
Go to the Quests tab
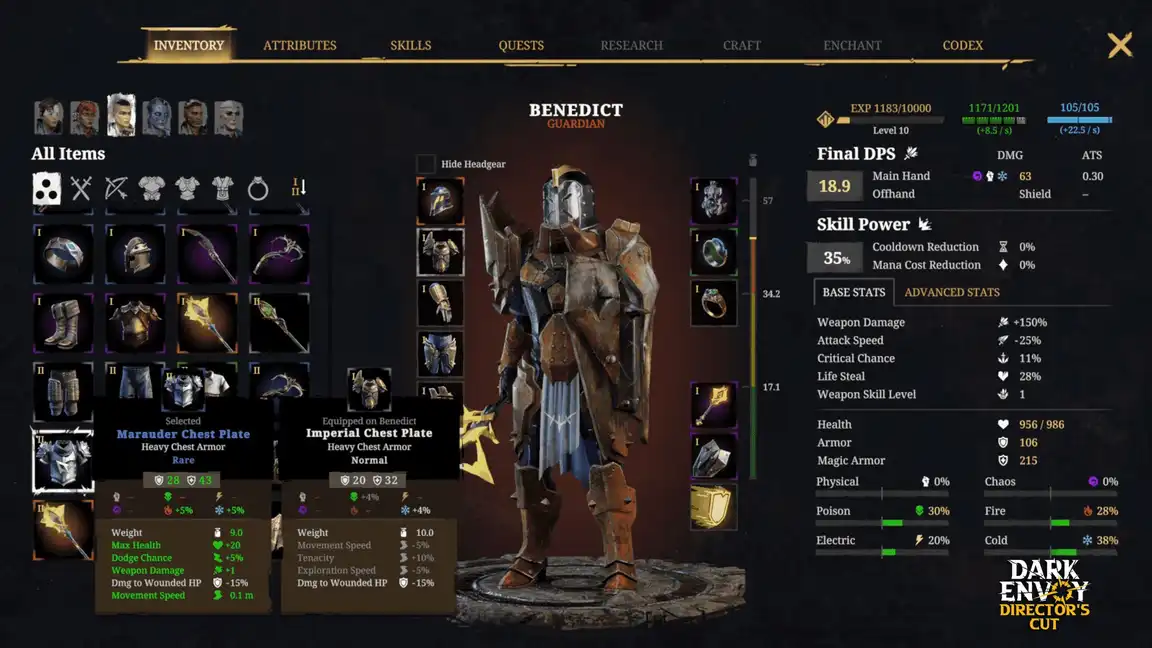(521, 45)
